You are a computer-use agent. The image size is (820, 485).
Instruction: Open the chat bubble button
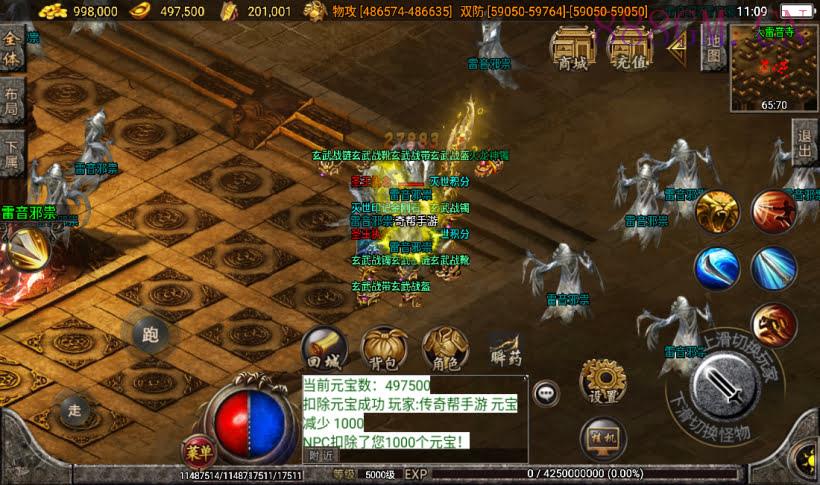pos(546,393)
